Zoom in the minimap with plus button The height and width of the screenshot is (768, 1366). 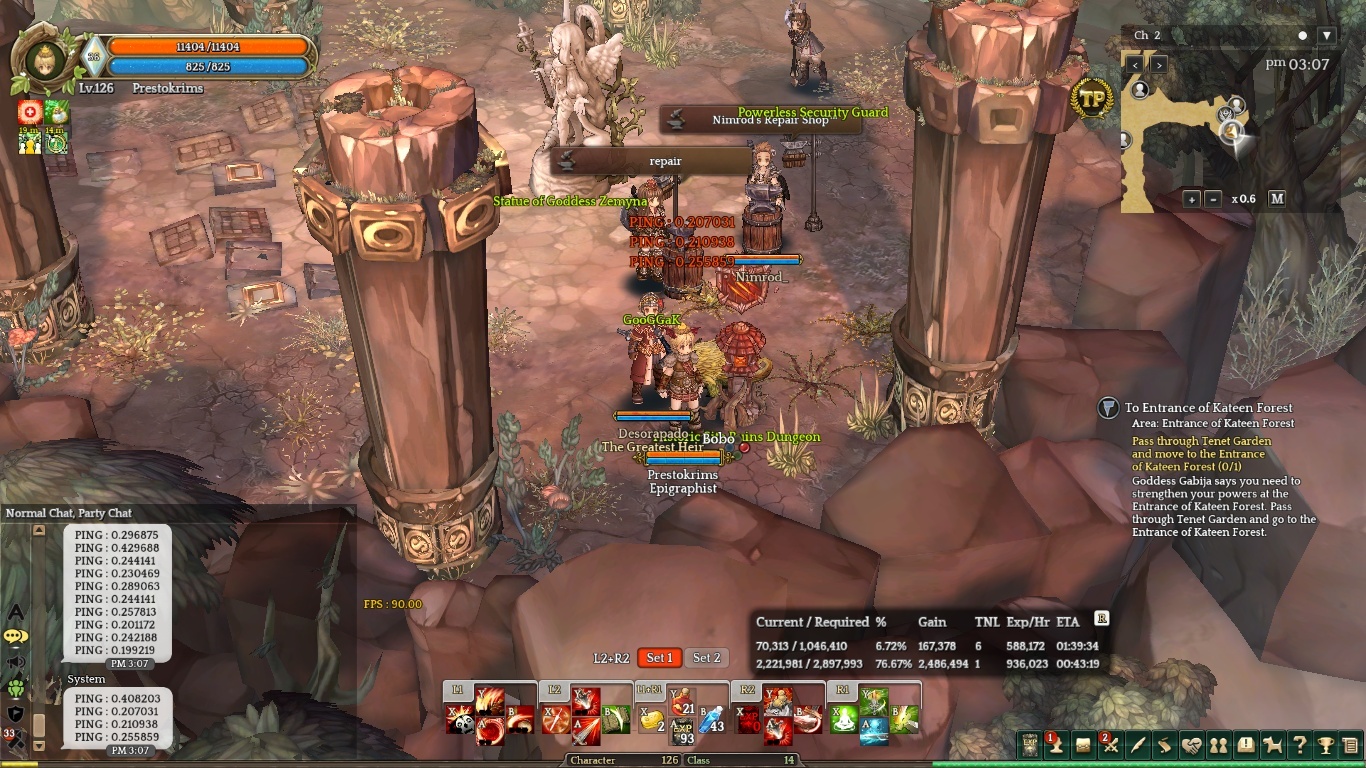pyautogui.click(x=1192, y=199)
